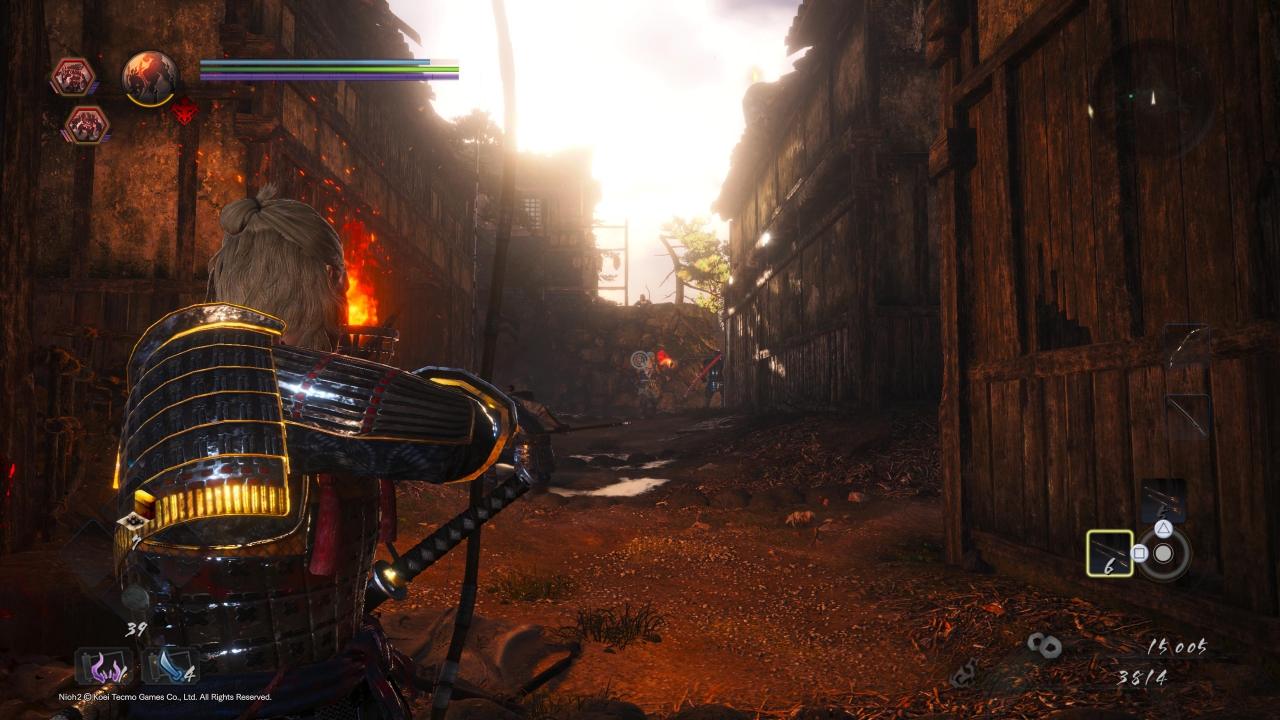Screen dimensions: 1280x720
Task: Select the stone shortcut item
Action: coord(135,597)
